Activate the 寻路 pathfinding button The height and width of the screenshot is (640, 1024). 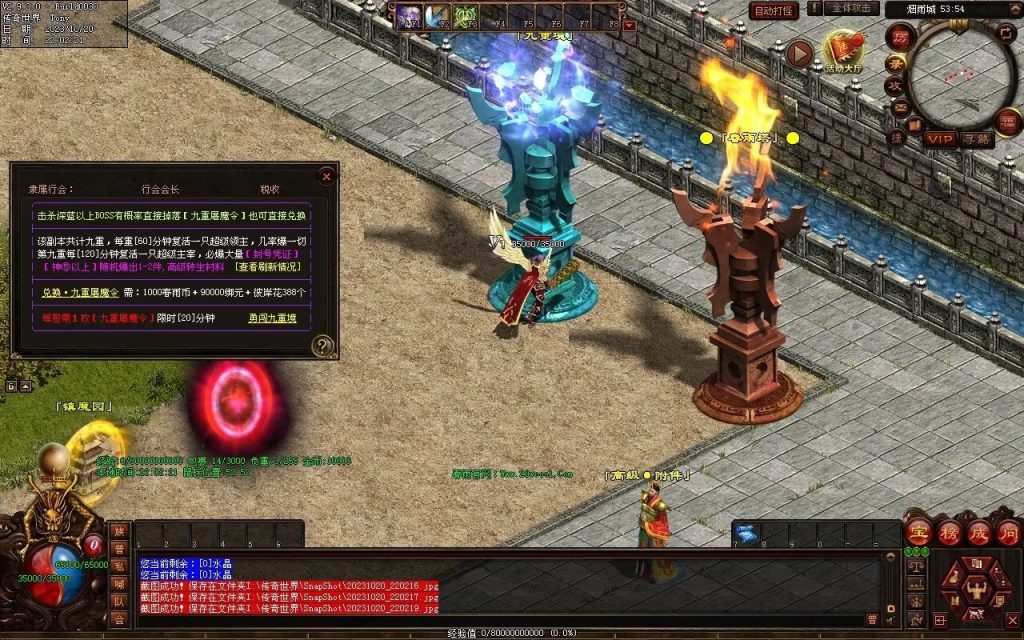[x=976, y=139]
